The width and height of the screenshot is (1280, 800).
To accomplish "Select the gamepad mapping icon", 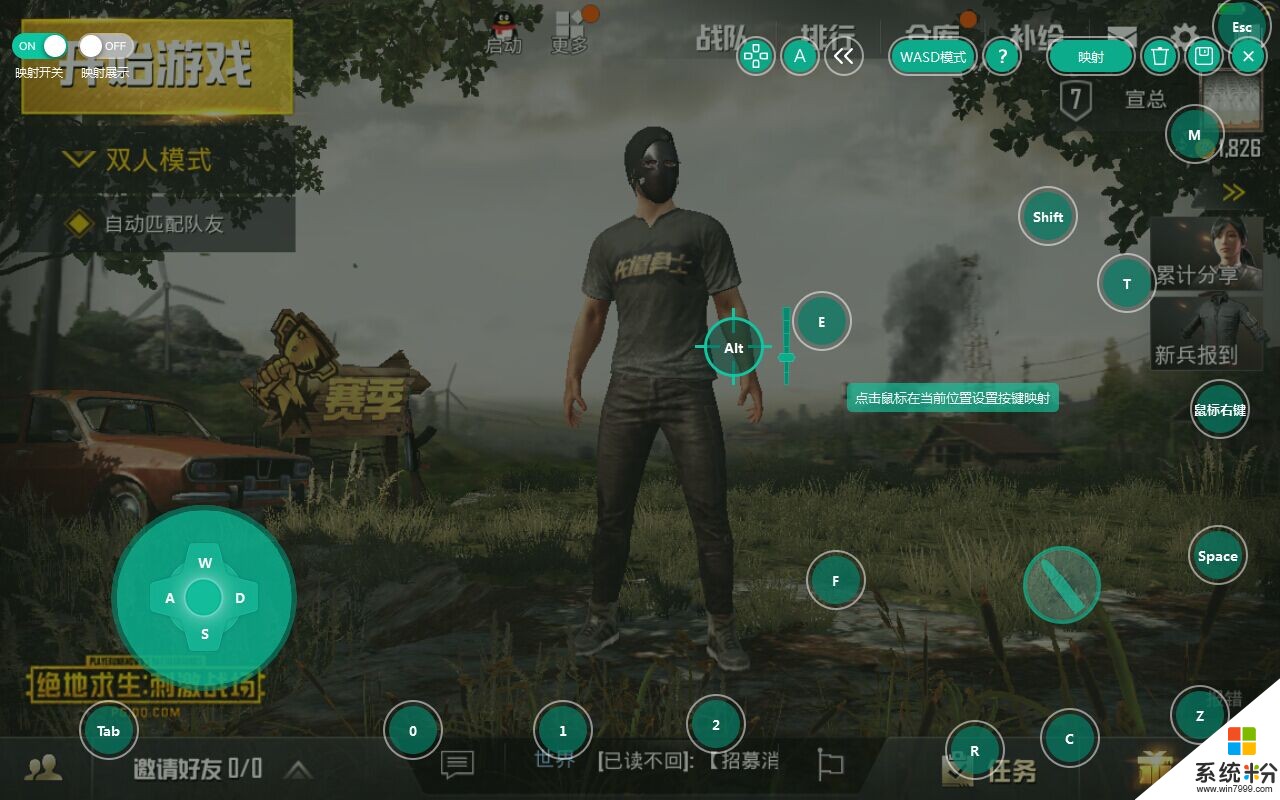I will pyautogui.click(x=757, y=57).
